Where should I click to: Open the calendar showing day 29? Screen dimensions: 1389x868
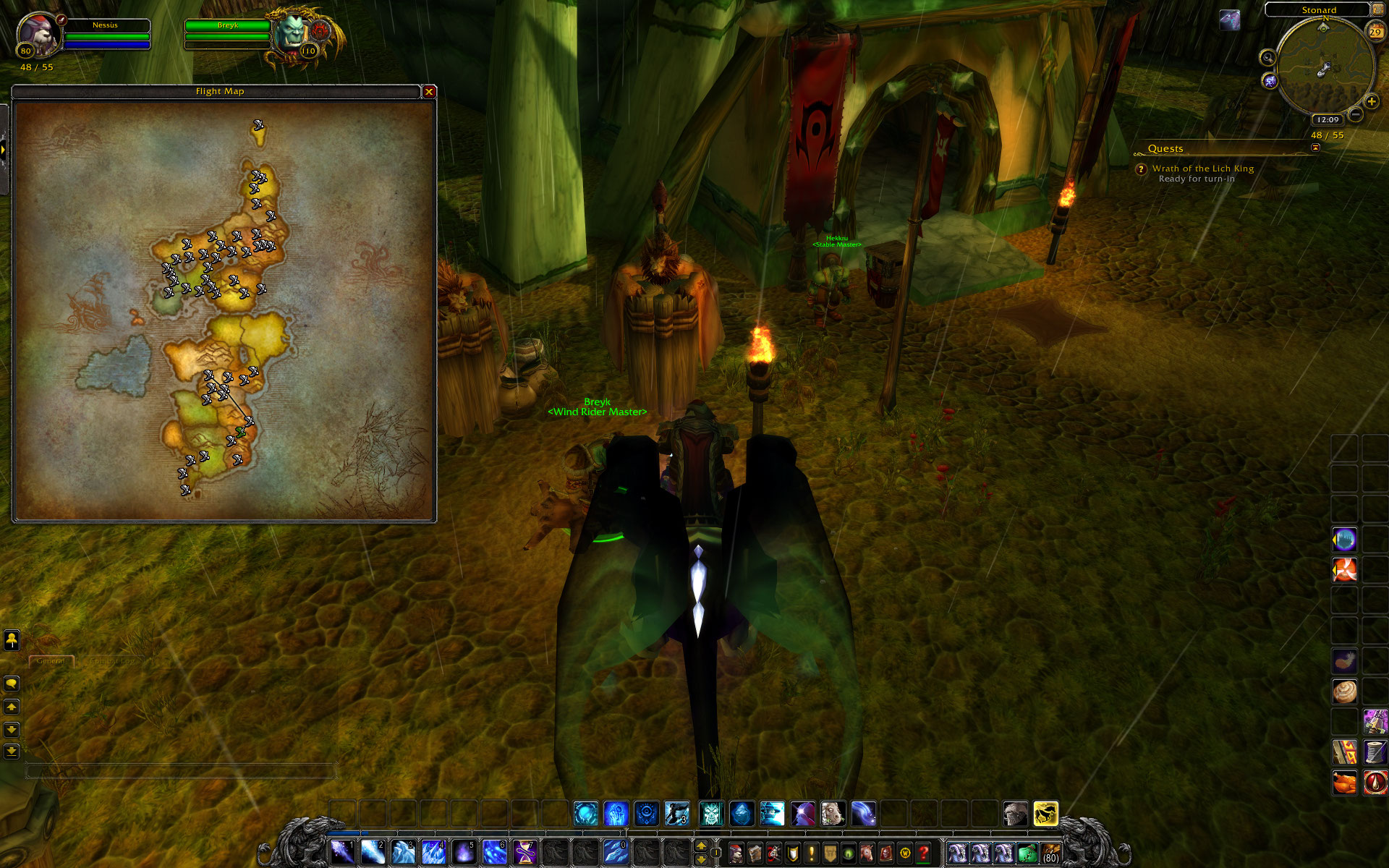click(1375, 31)
